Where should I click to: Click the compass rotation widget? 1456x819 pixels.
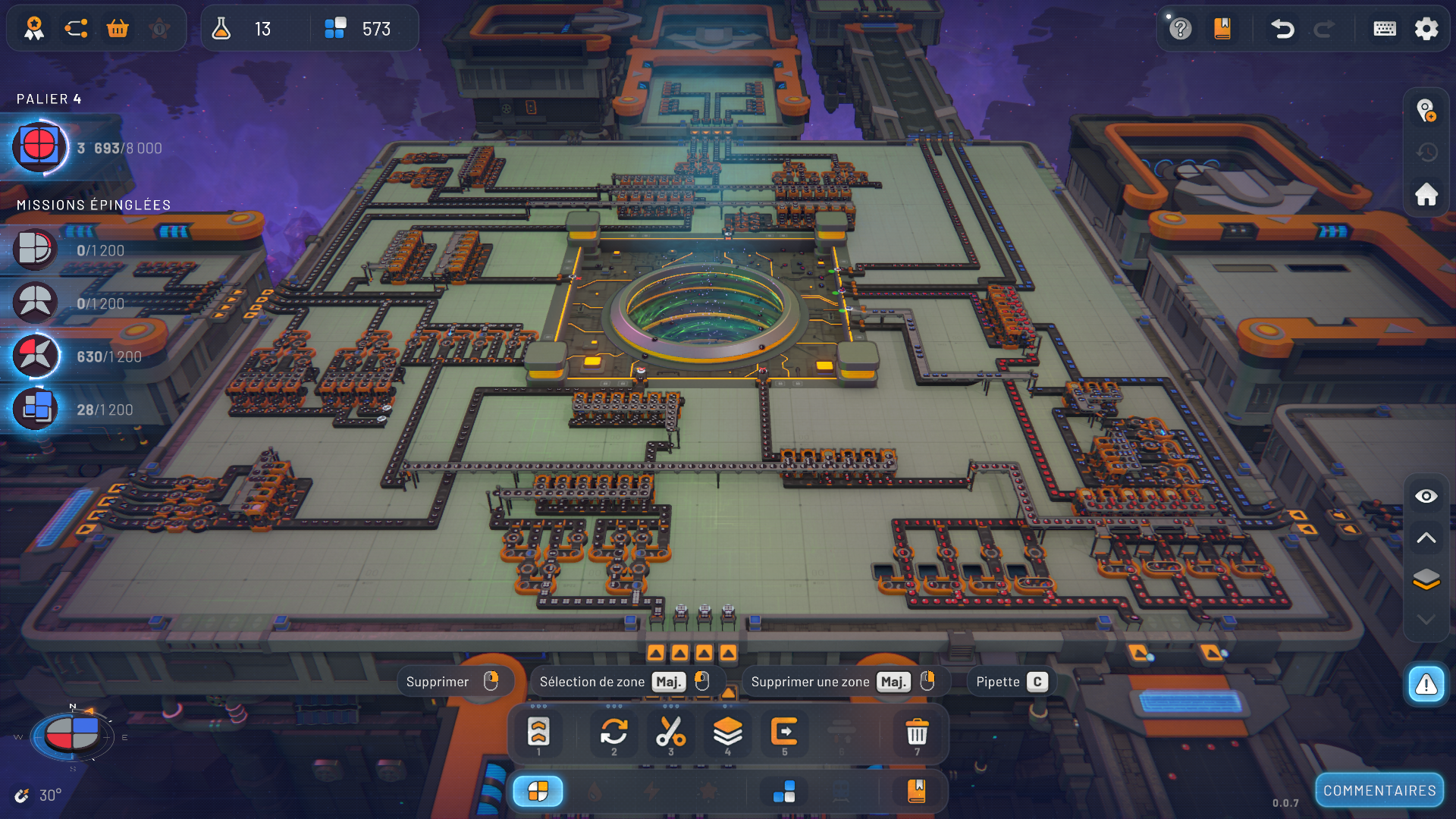[x=72, y=735]
